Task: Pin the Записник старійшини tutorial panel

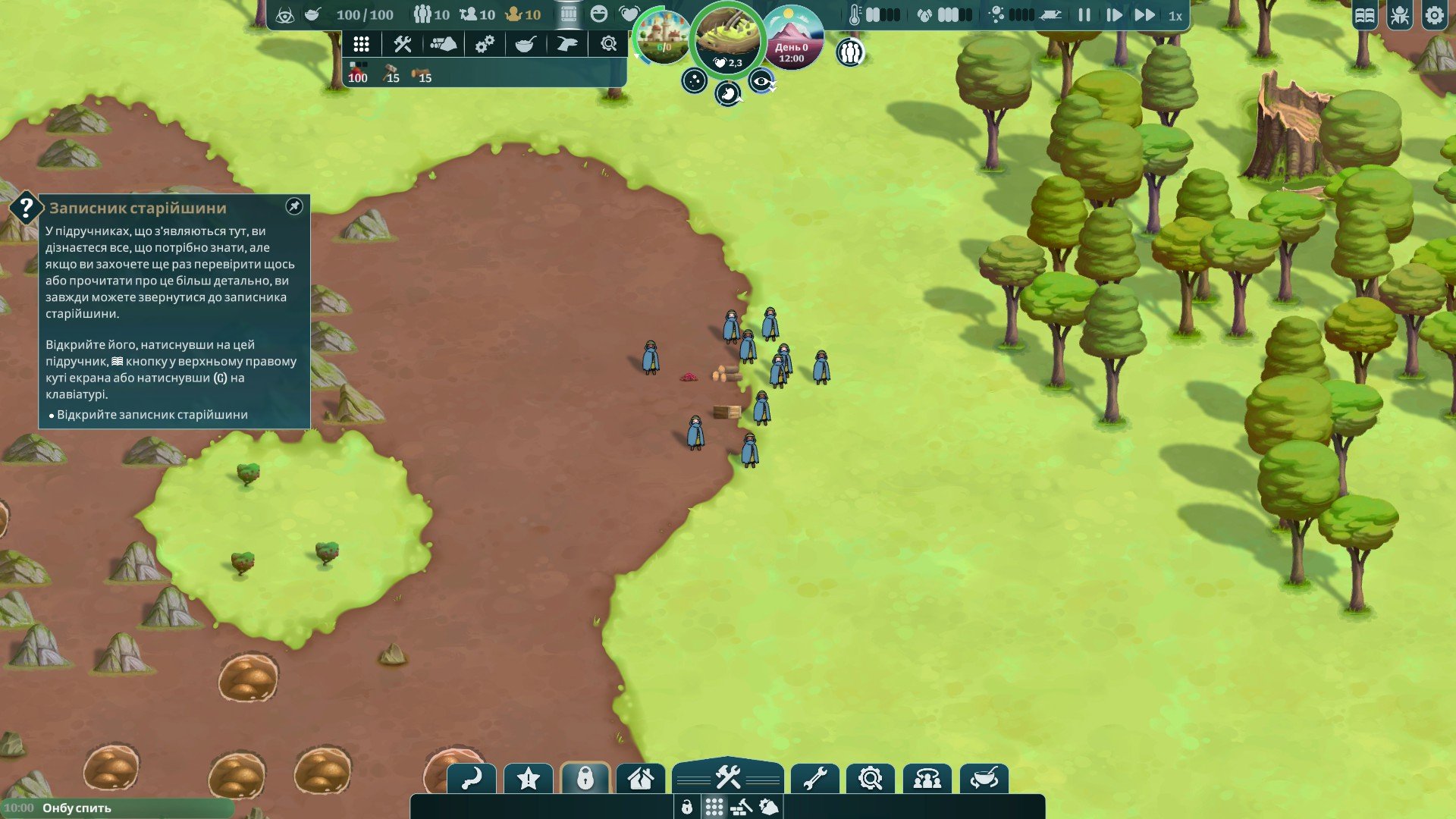Action: [293, 206]
